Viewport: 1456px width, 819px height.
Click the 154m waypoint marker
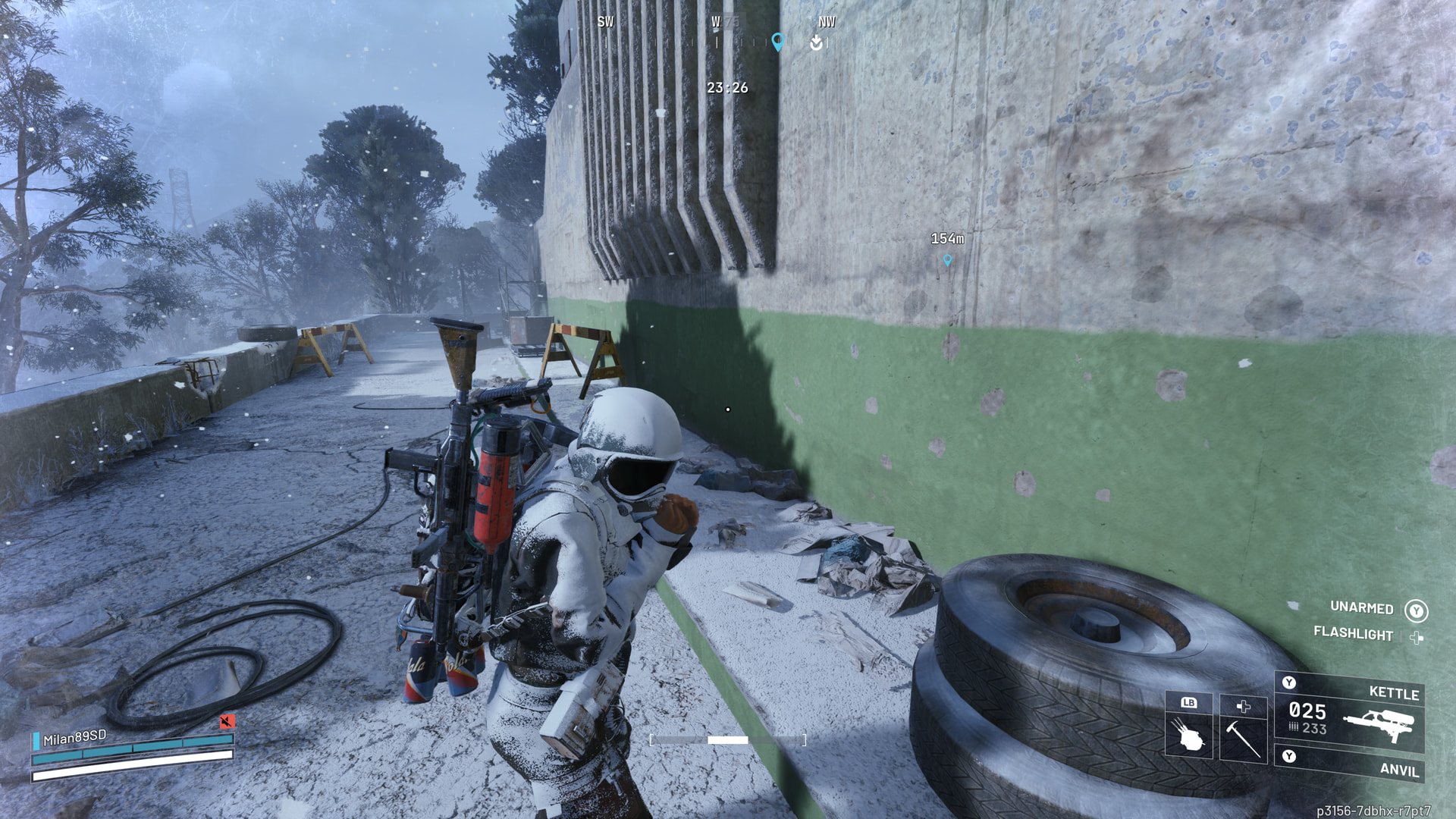pos(947,260)
